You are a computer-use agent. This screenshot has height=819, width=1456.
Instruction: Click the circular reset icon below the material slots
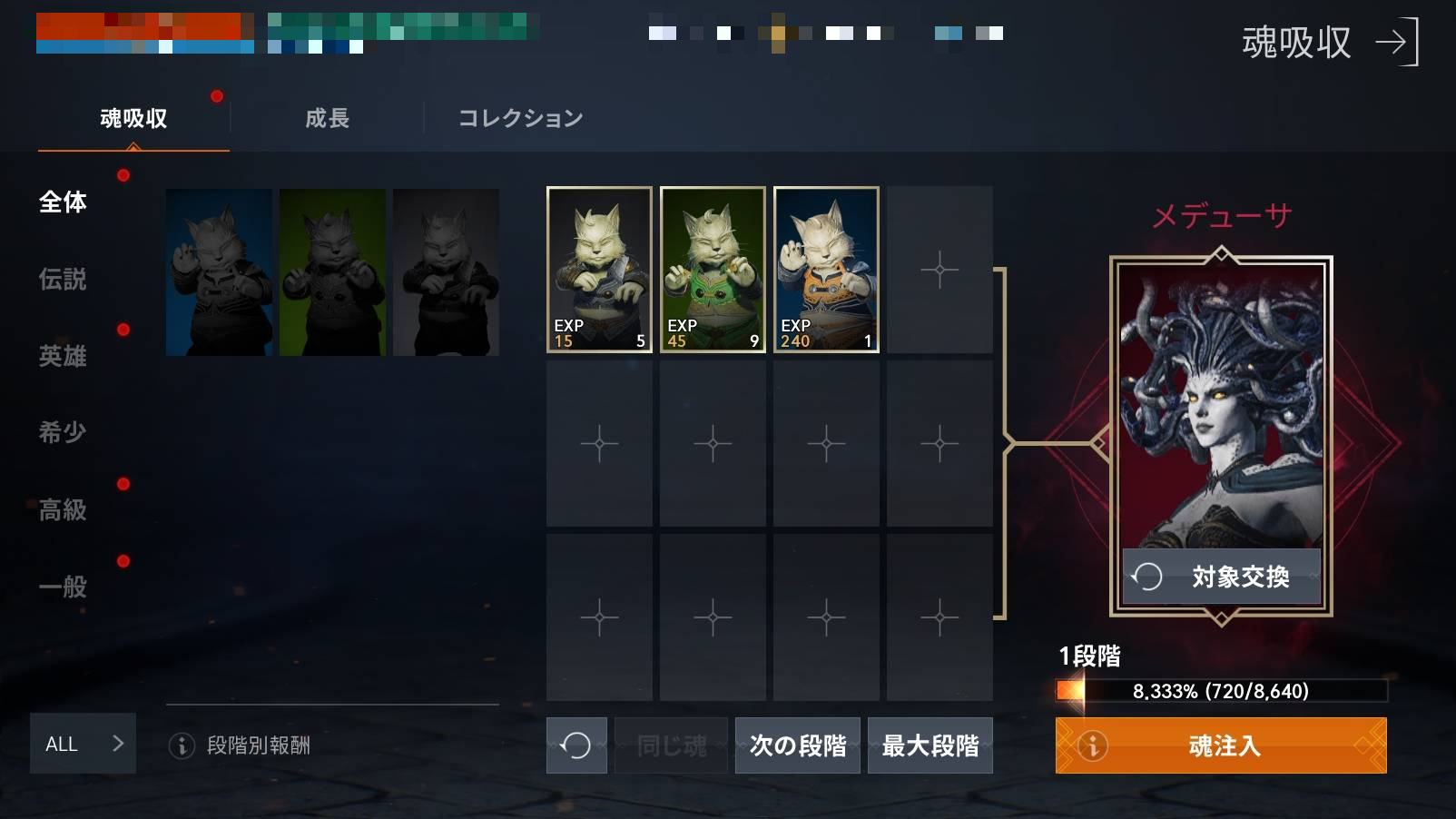tap(576, 744)
